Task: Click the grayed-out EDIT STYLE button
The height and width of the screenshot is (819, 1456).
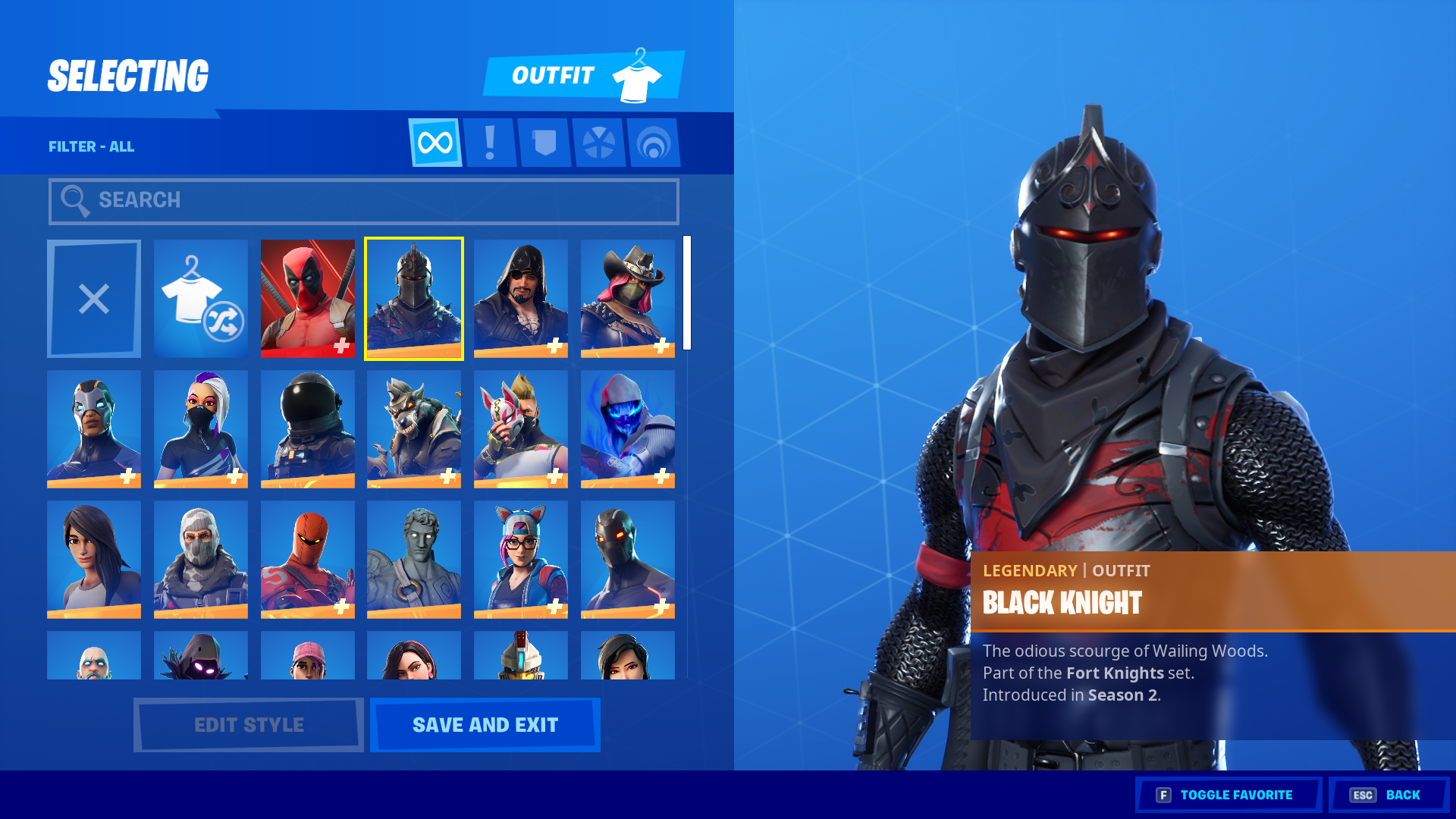Action: pyautogui.click(x=247, y=724)
